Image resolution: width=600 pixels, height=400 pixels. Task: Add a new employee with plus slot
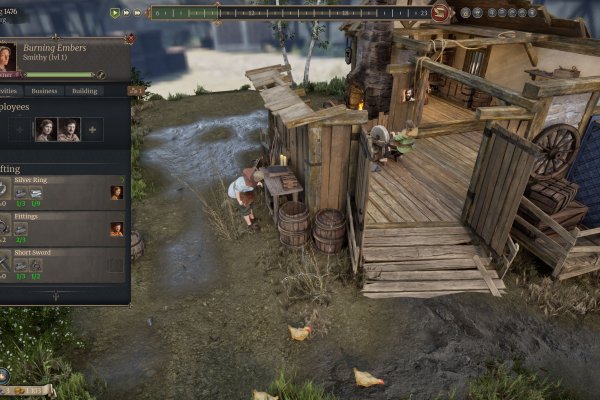[92, 129]
